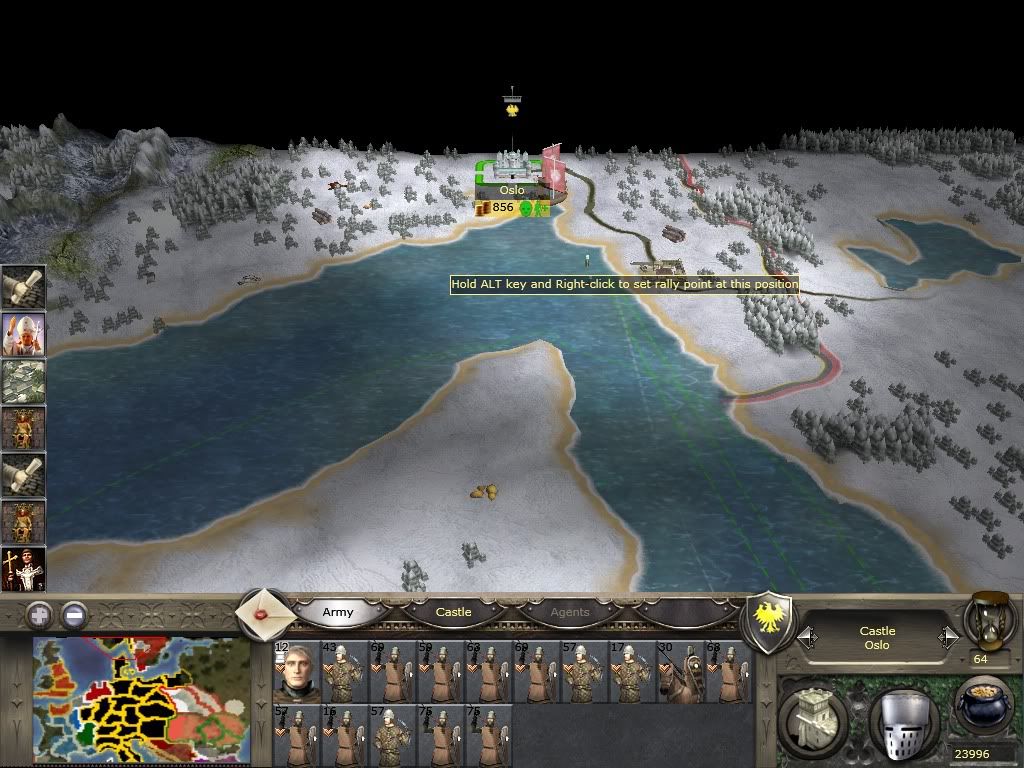Select the cavalry horse unit card

[681, 672]
